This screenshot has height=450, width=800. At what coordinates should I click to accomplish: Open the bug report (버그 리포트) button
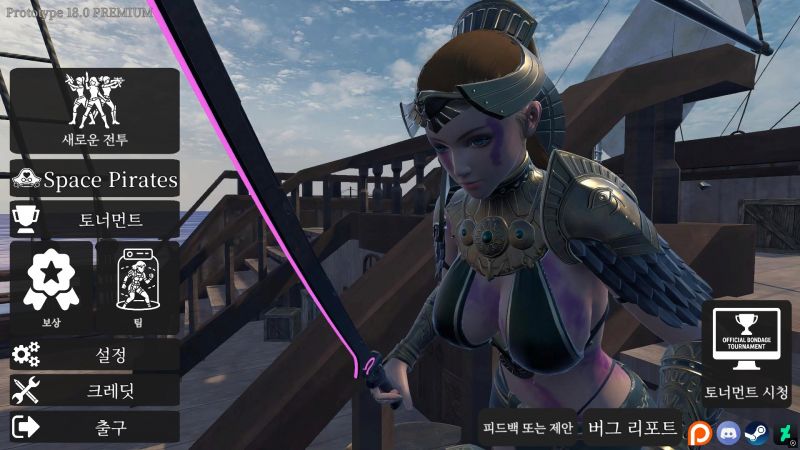coord(633,428)
